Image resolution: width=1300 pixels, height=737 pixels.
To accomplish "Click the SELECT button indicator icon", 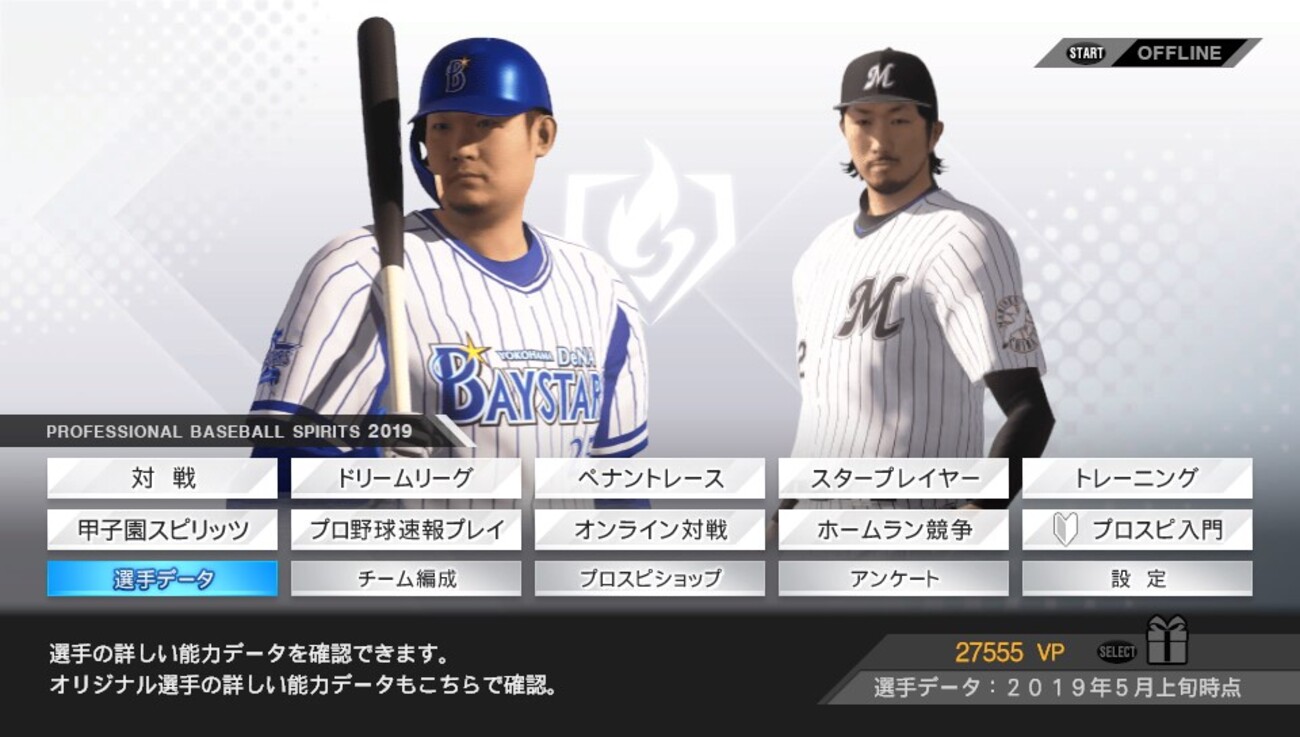I will (x=1116, y=650).
